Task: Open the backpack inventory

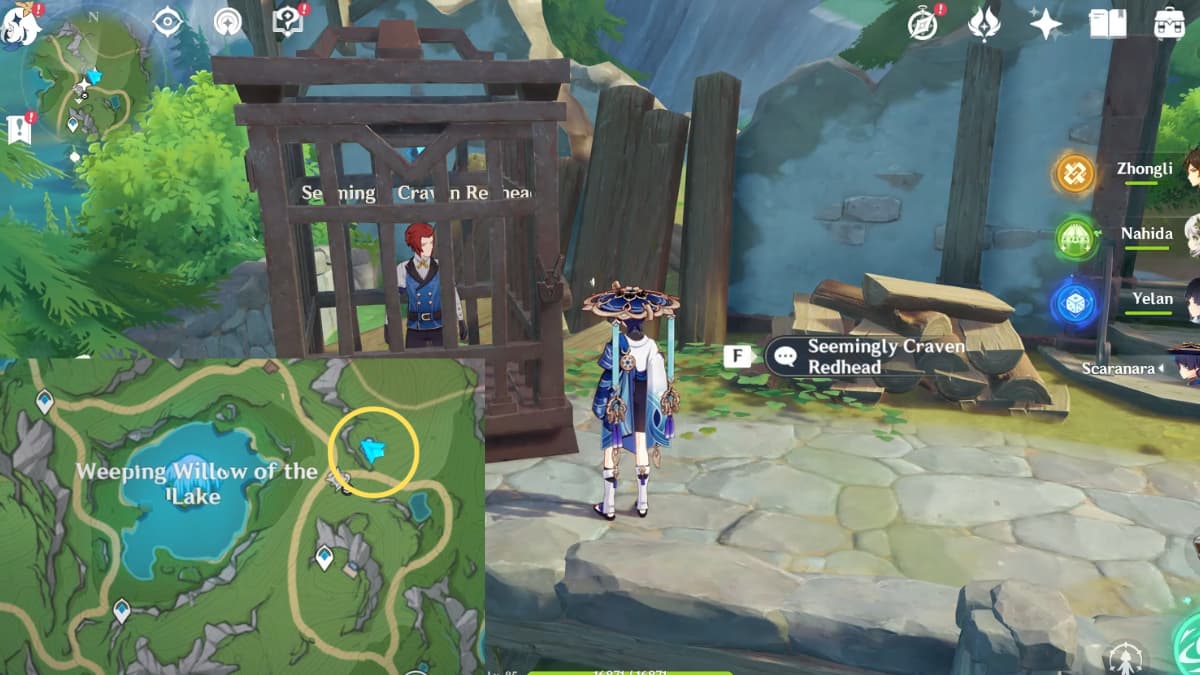Action: [x=1168, y=23]
